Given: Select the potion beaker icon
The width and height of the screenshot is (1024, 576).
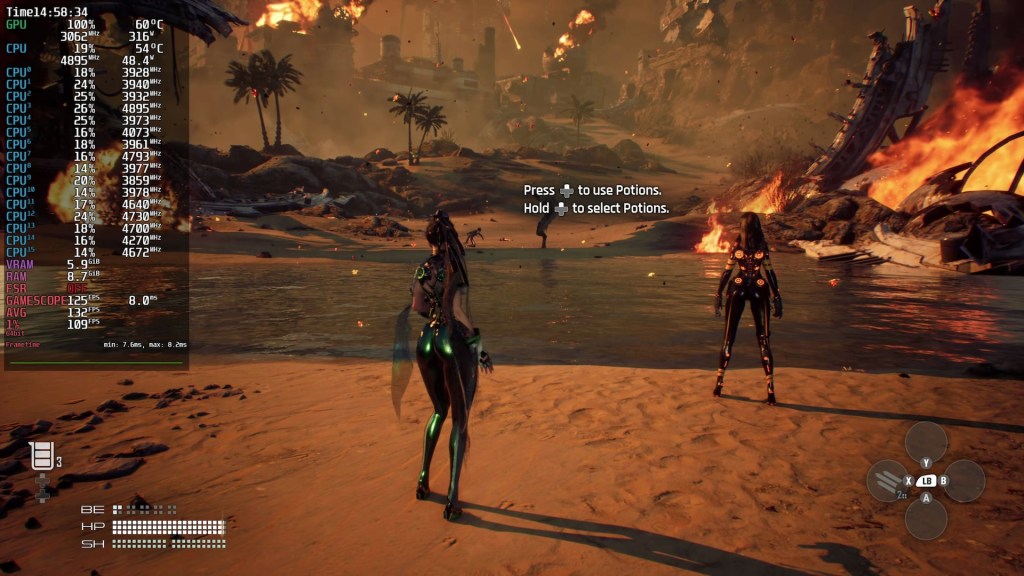Looking at the screenshot, I should coord(41,456).
